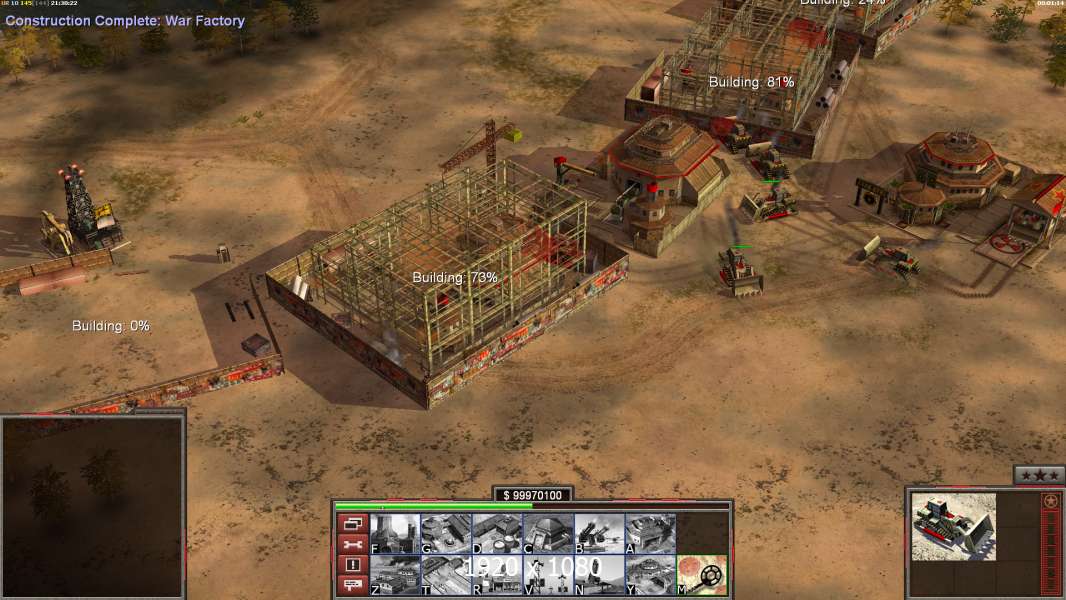Choose the build icon labeled R
The height and width of the screenshot is (600, 1066).
click(497, 575)
